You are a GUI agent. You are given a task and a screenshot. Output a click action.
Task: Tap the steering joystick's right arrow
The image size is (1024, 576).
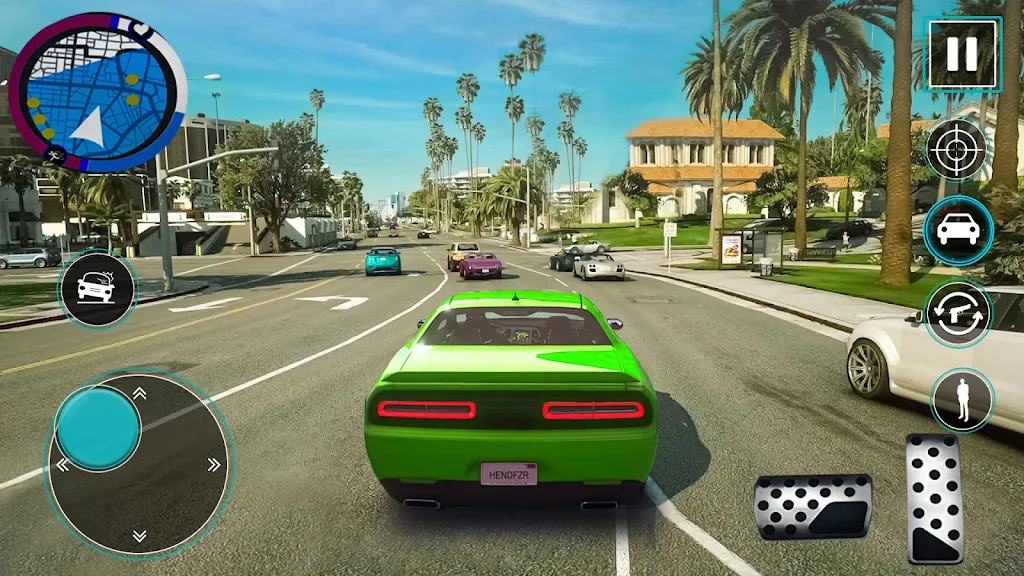(x=213, y=464)
